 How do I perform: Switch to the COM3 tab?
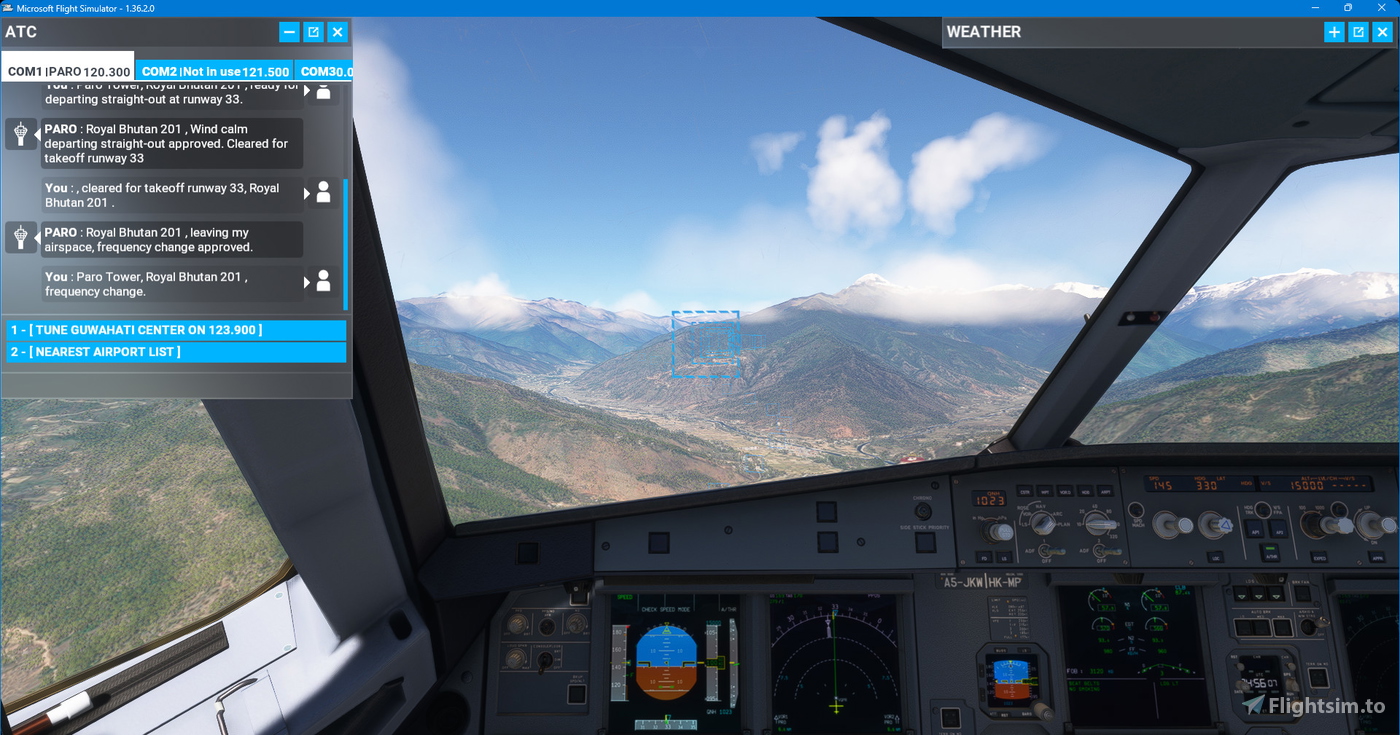326,71
